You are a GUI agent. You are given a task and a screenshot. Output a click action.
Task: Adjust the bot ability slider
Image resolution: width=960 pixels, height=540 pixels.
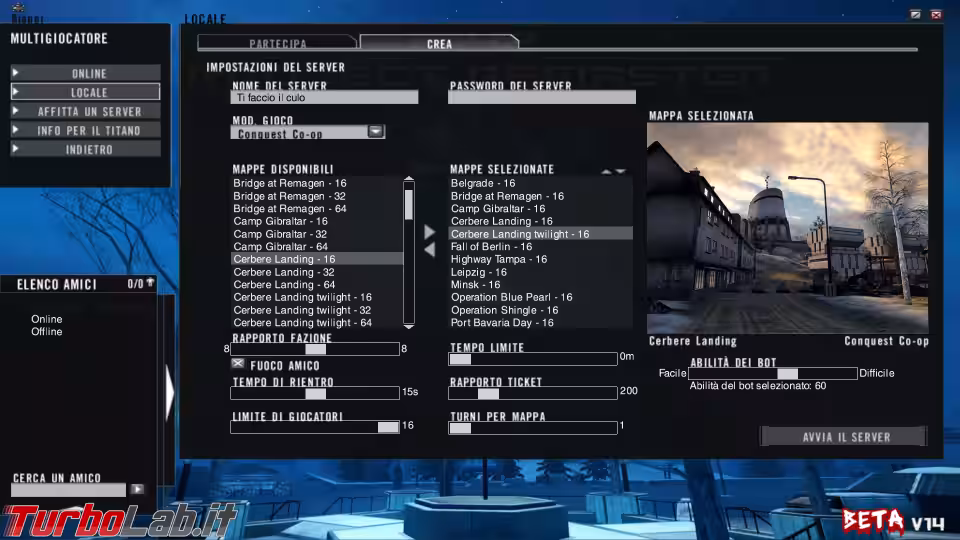pos(787,373)
